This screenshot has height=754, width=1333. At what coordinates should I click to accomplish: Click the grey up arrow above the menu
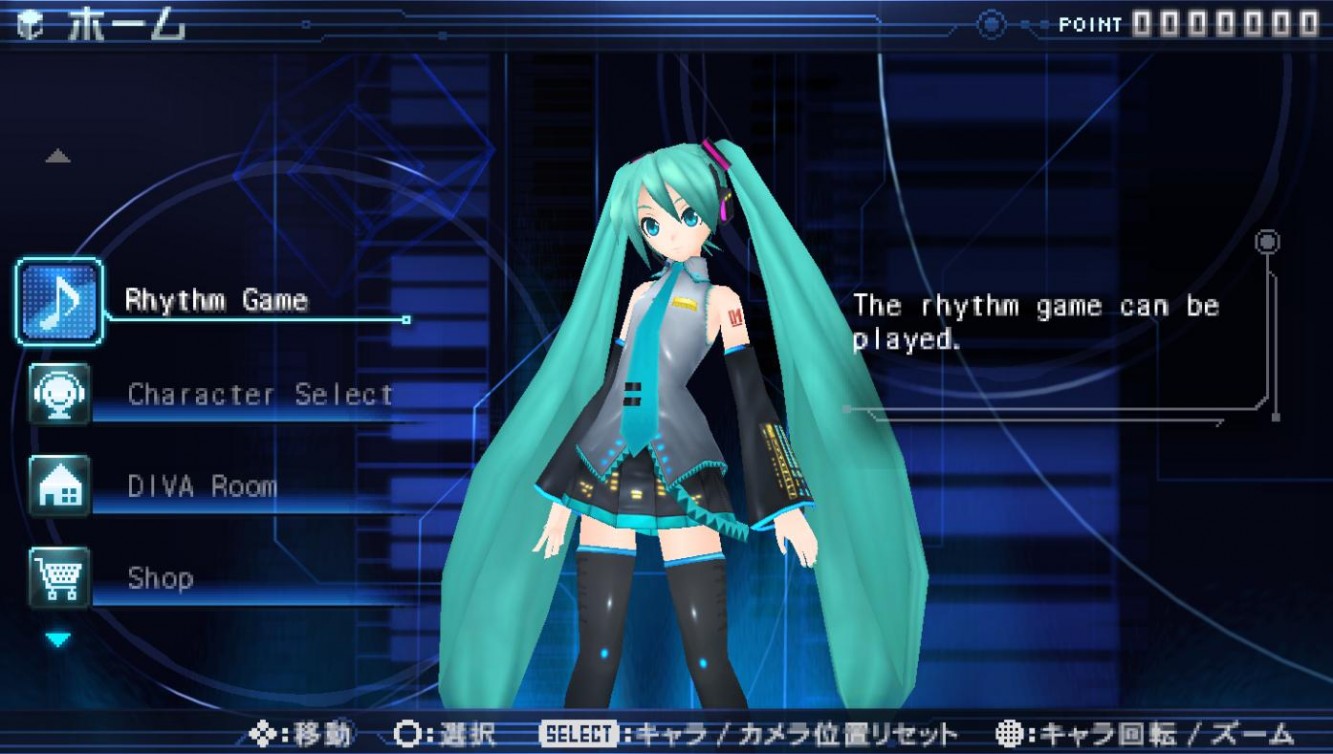tap(58, 156)
